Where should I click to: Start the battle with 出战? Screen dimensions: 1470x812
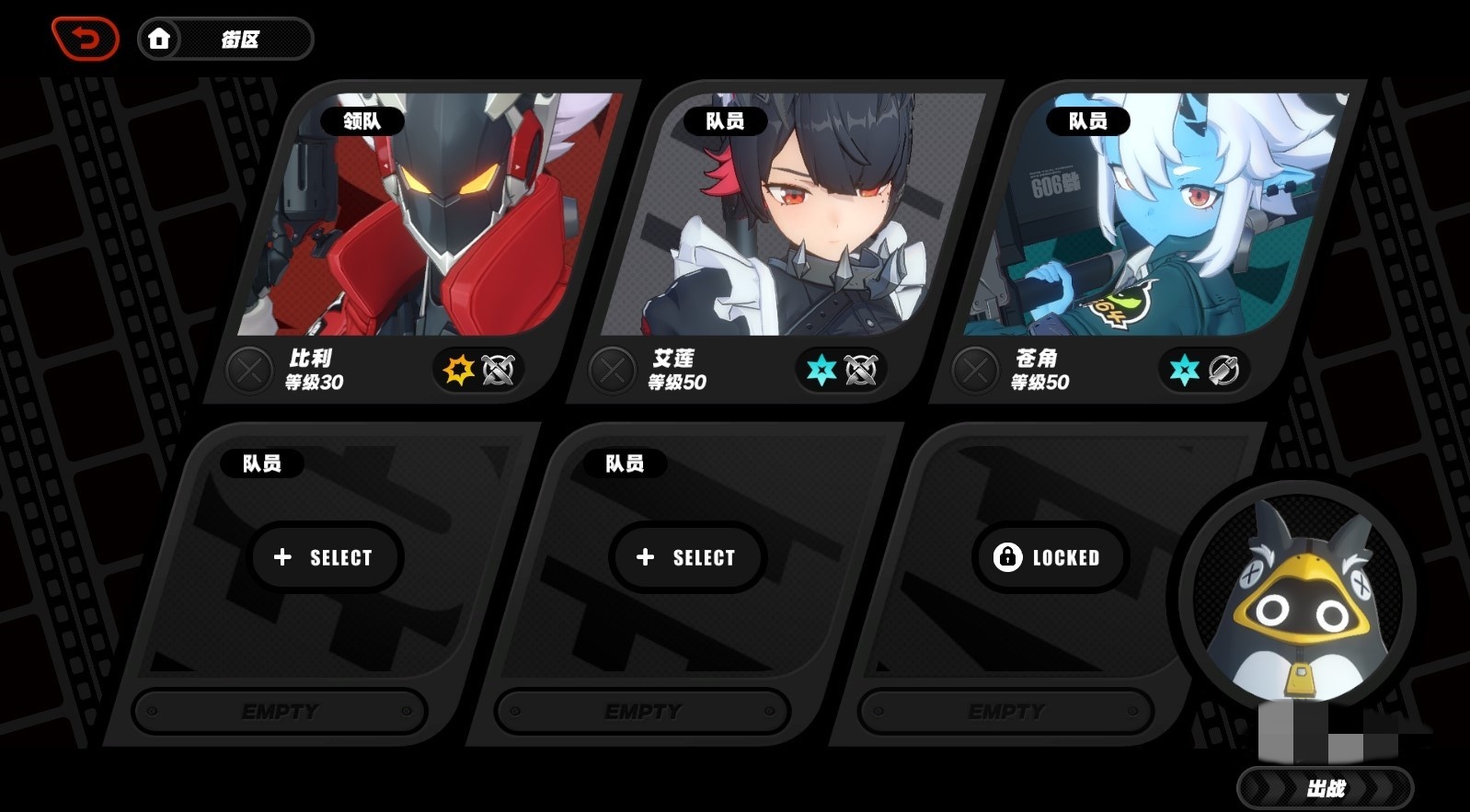tap(1325, 788)
